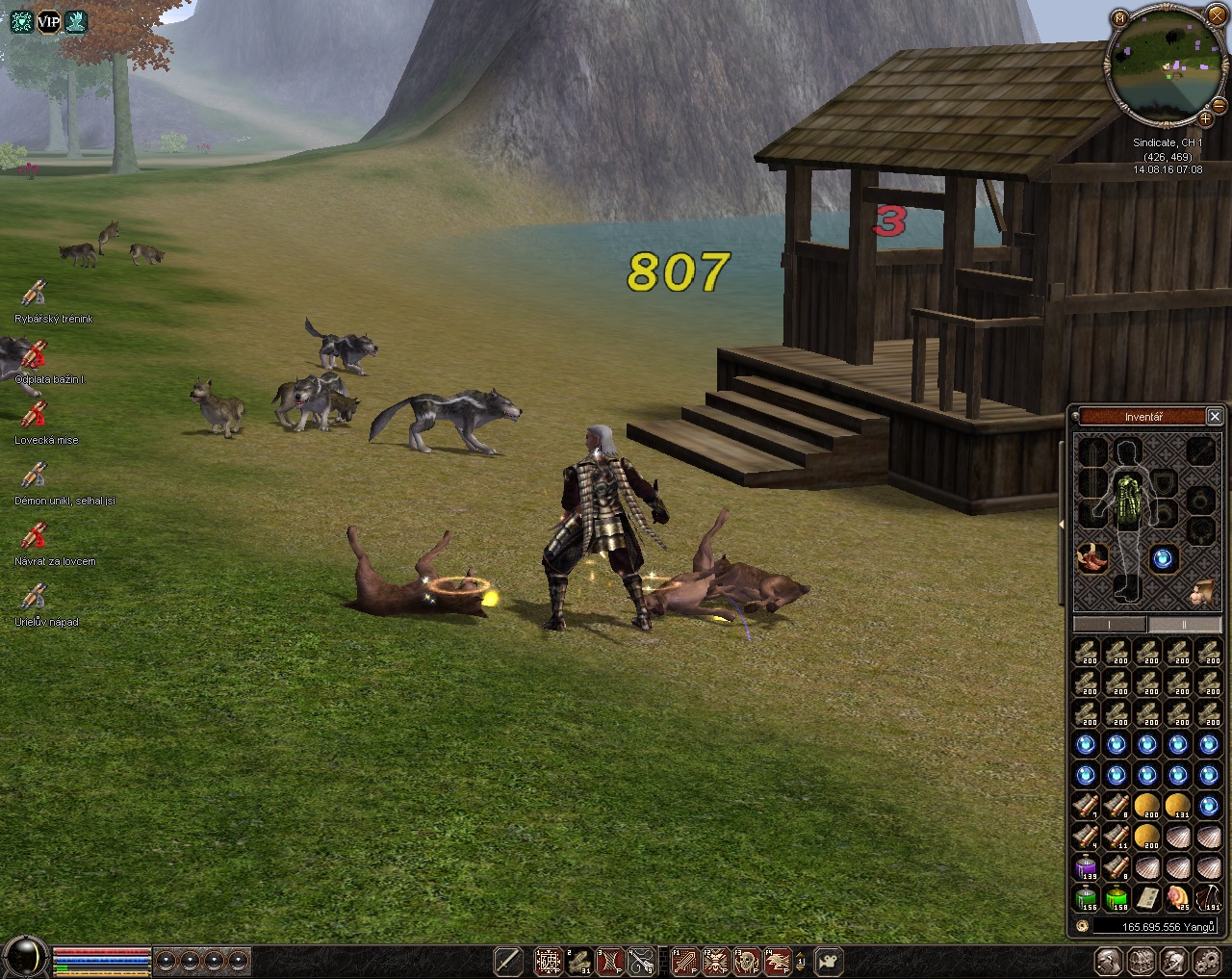Zoom in the minimap with plus button
Image resolution: width=1232 pixels, height=979 pixels.
(x=1205, y=118)
